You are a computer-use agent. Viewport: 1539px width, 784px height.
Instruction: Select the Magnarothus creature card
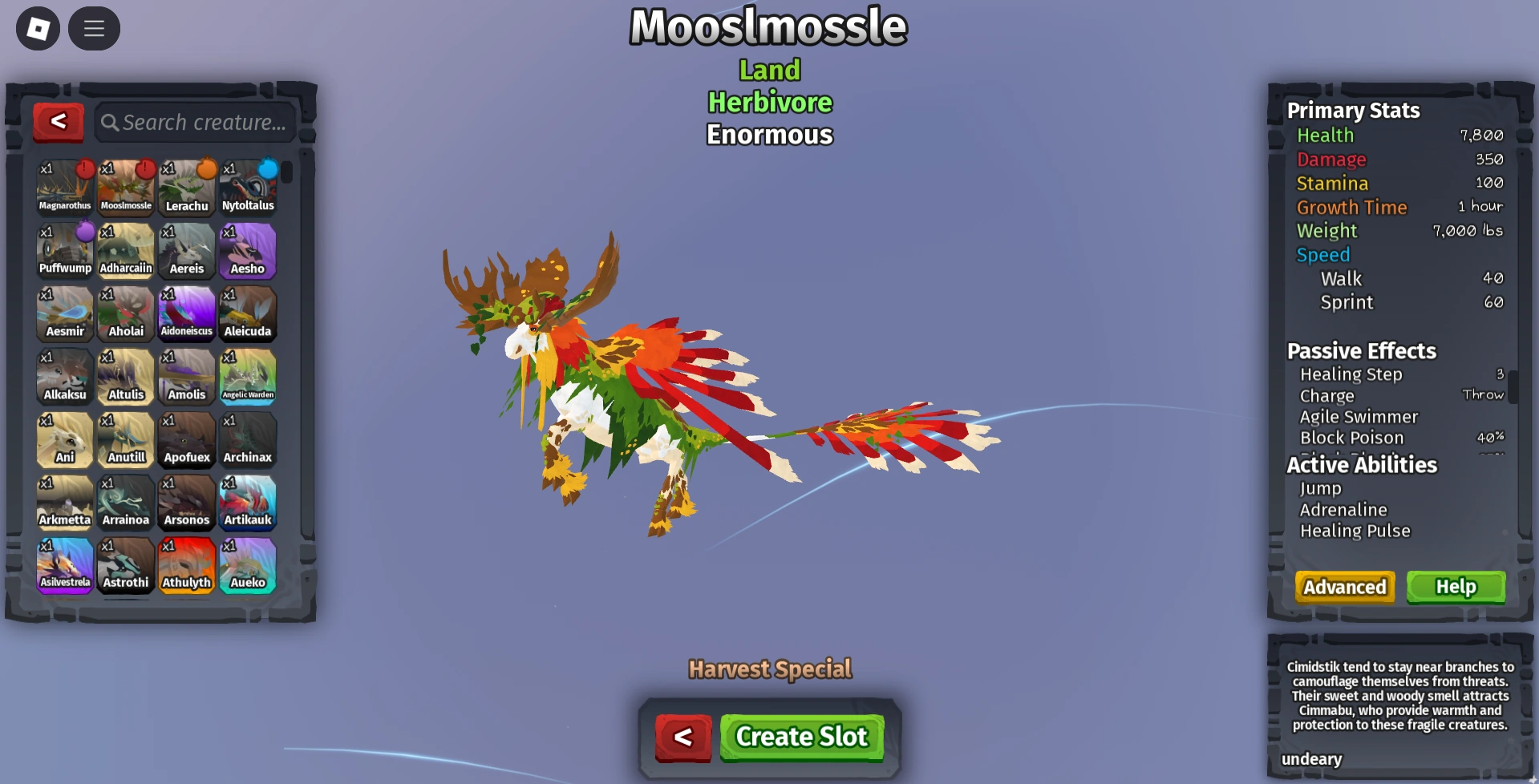(64, 186)
